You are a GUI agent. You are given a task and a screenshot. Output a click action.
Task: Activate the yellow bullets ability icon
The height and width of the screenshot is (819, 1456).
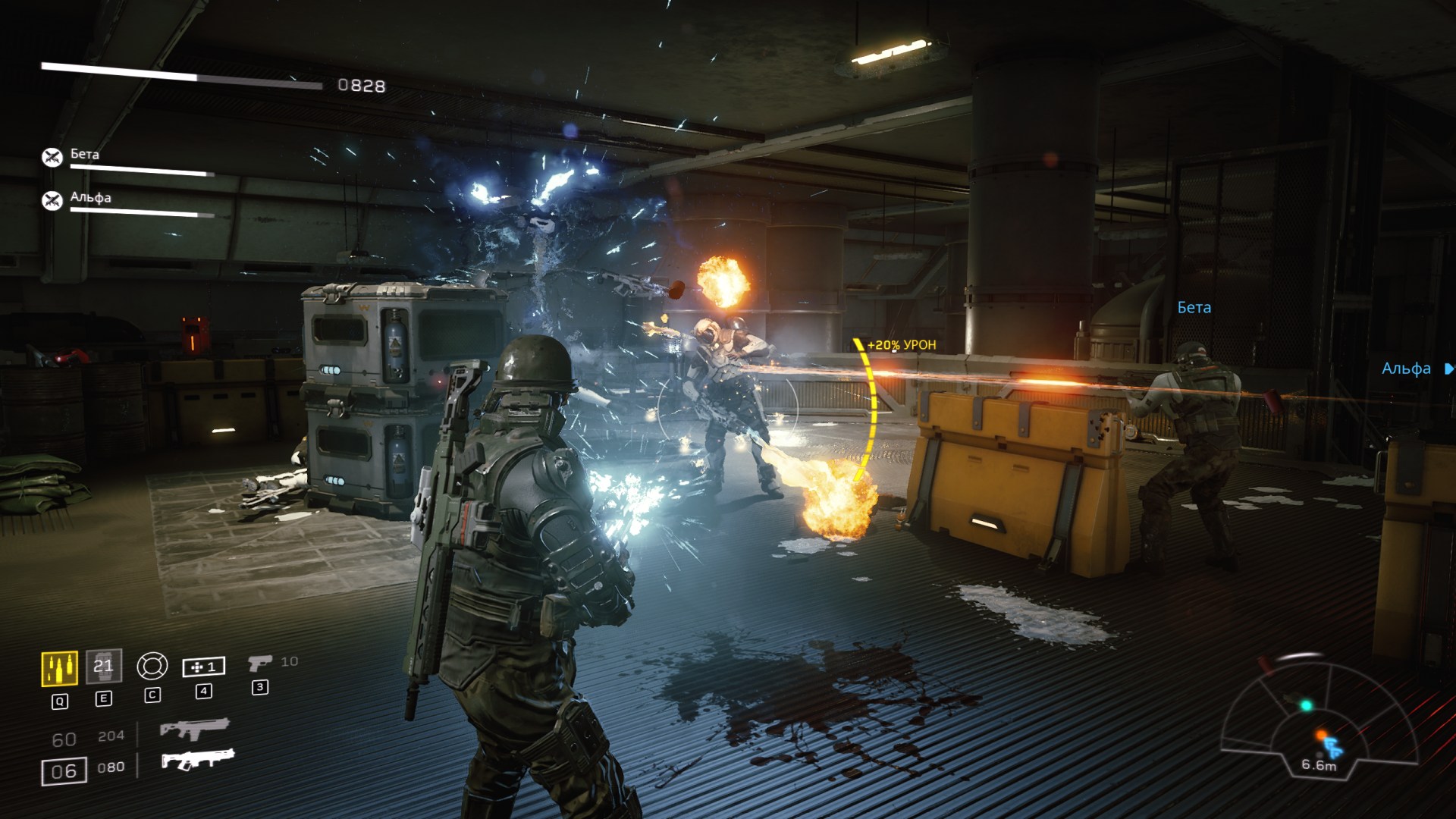(x=59, y=669)
